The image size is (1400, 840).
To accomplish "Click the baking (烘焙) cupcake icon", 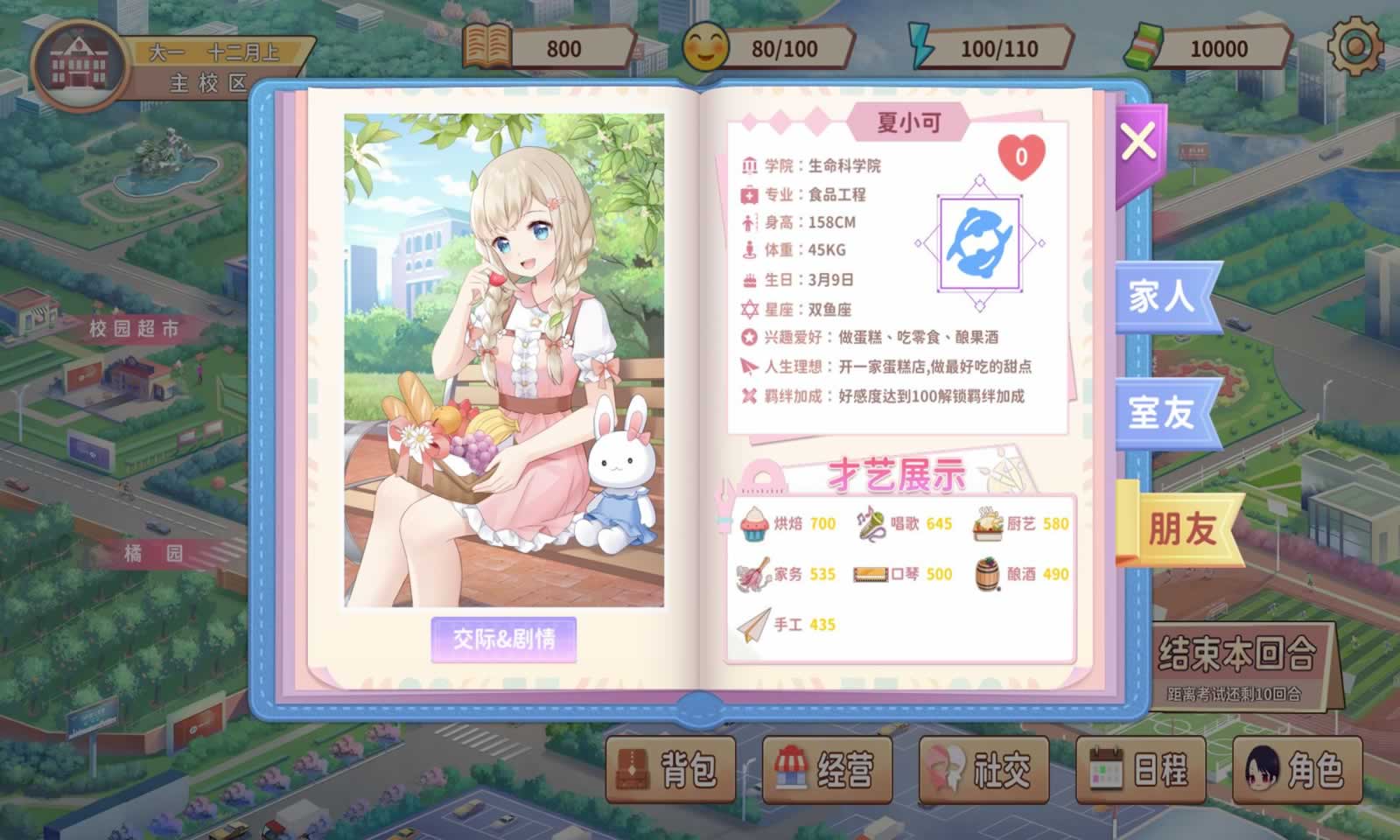I will pos(752,523).
